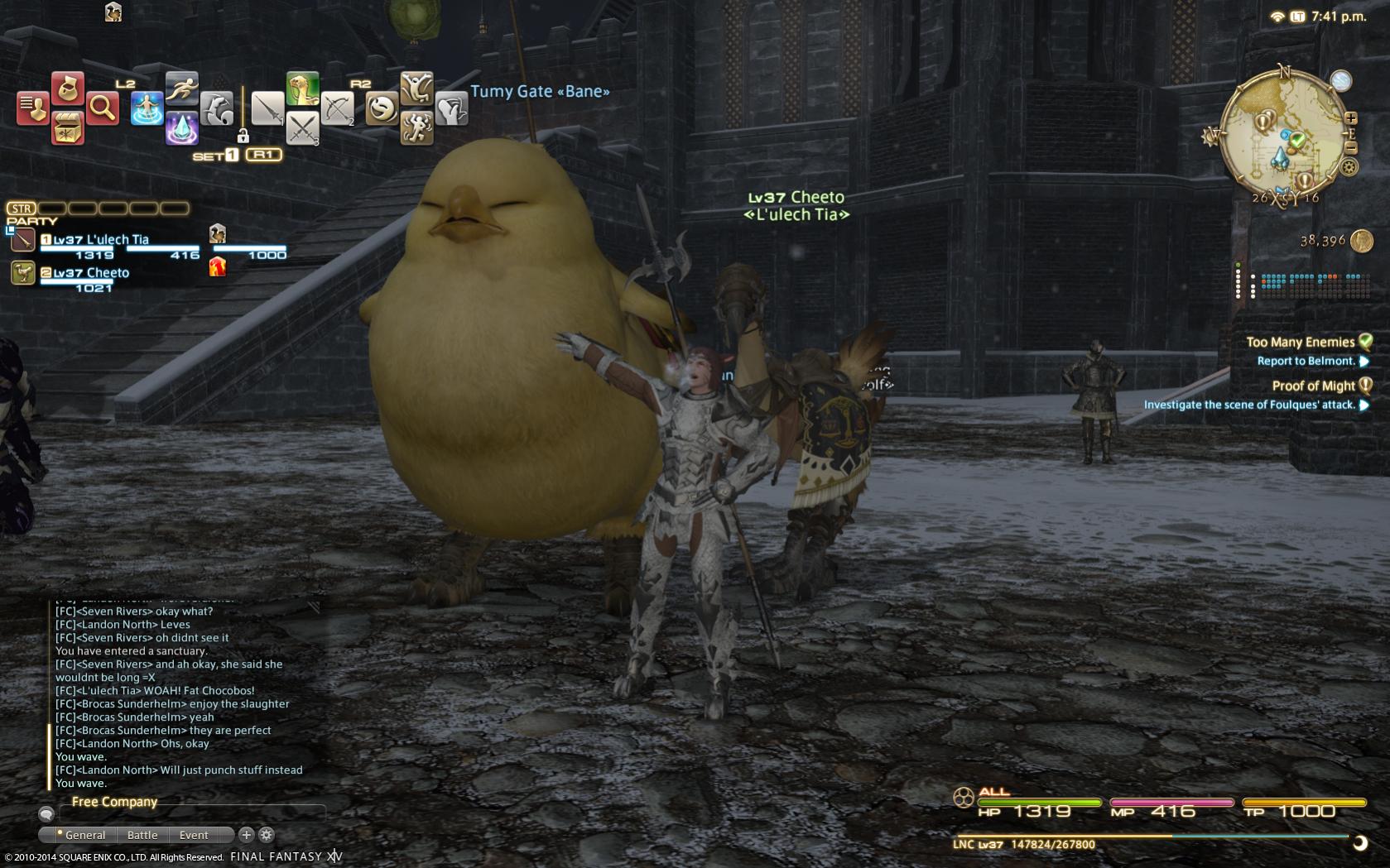Select the single lance gear set
The image size is (1390, 868).
coord(267,108)
